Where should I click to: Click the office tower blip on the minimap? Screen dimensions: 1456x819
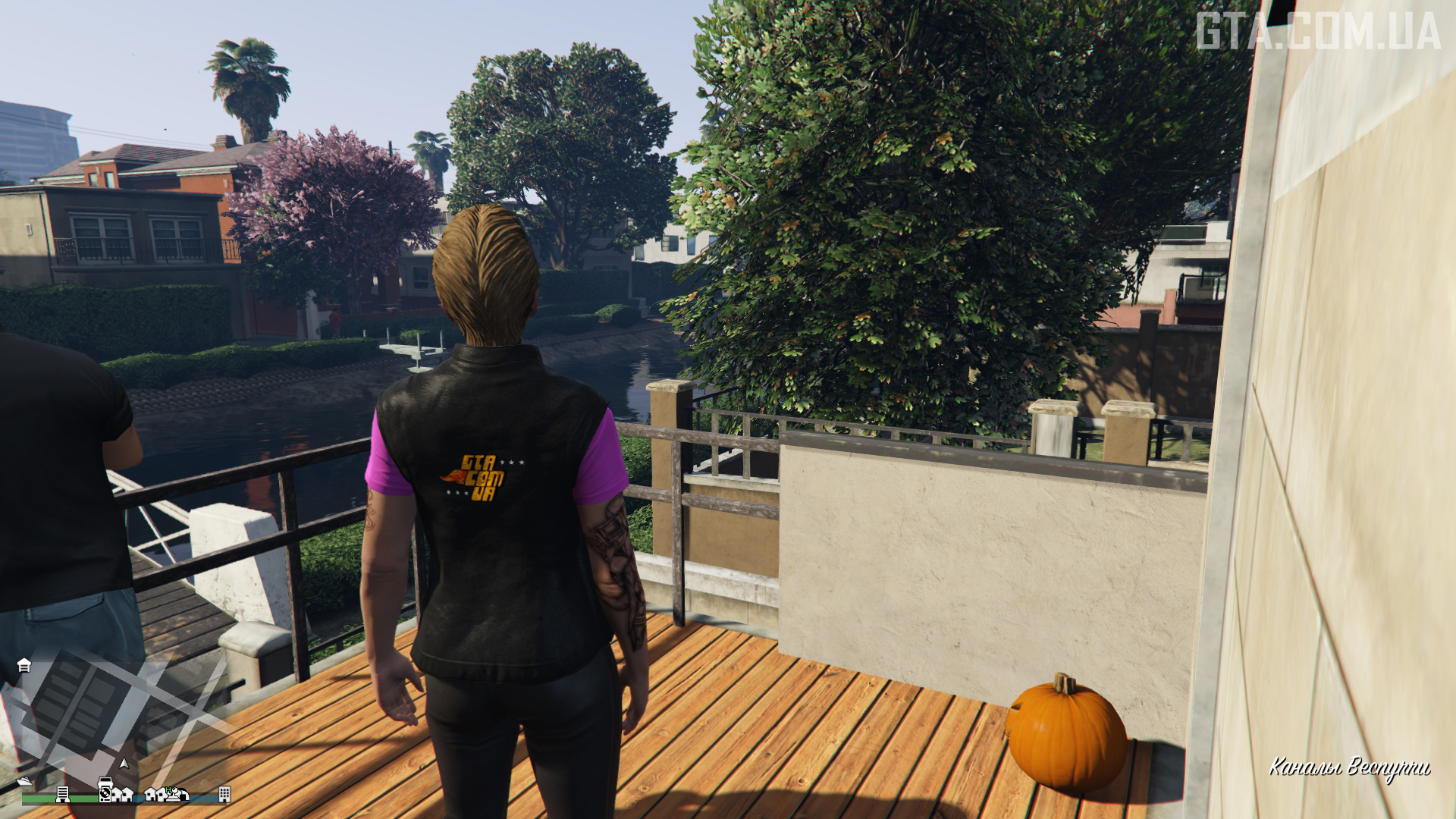(x=63, y=794)
